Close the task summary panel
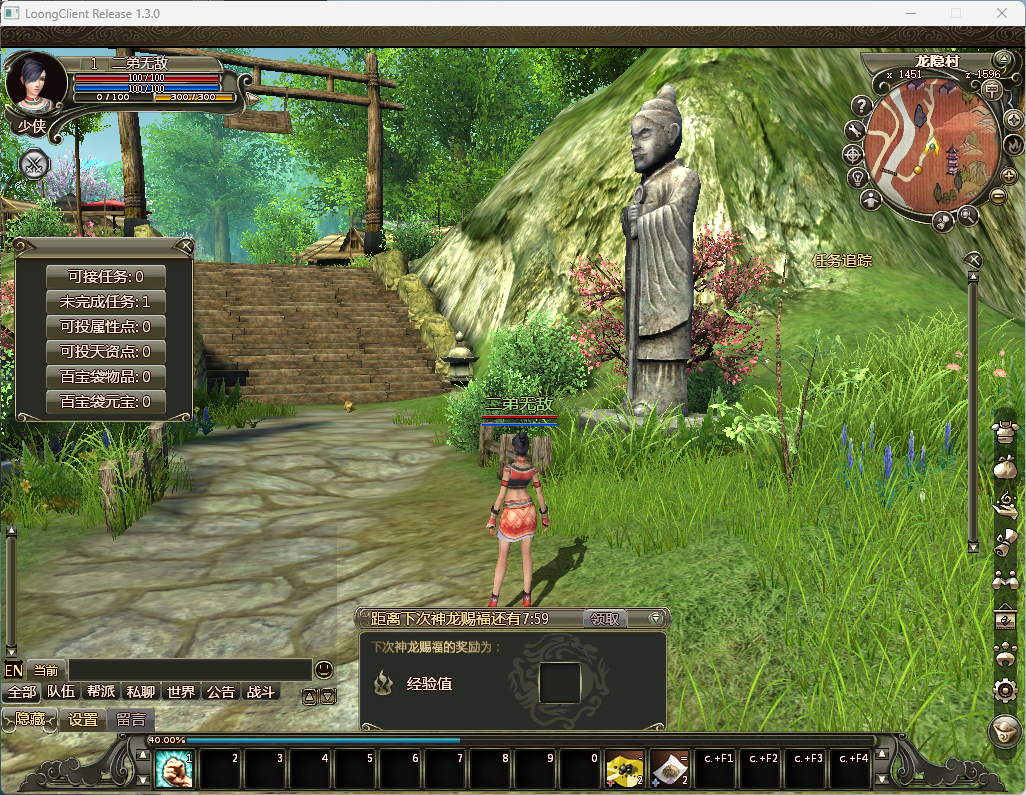 (x=186, y=246)
